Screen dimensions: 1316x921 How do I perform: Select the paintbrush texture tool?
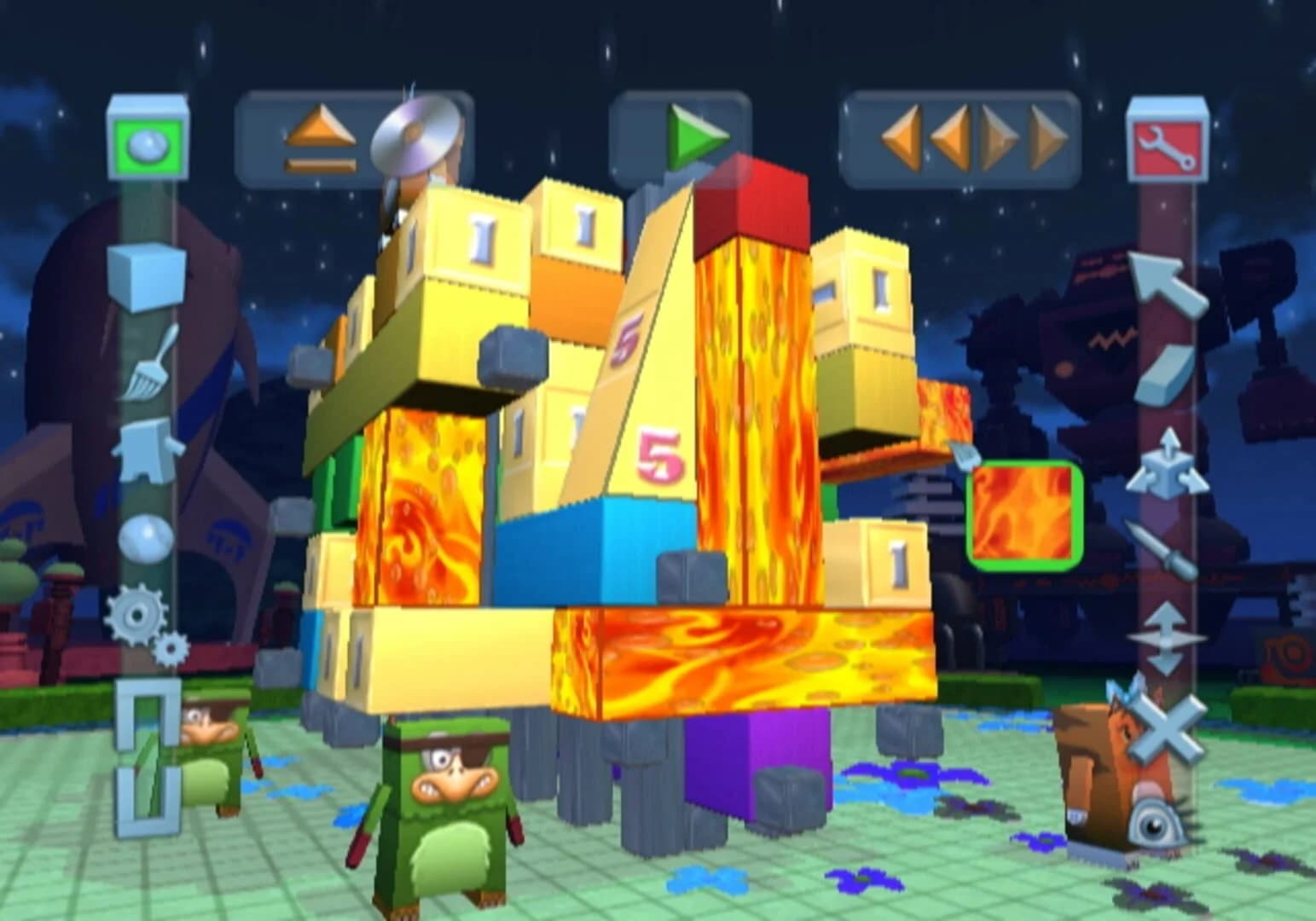tap(149, 373)
